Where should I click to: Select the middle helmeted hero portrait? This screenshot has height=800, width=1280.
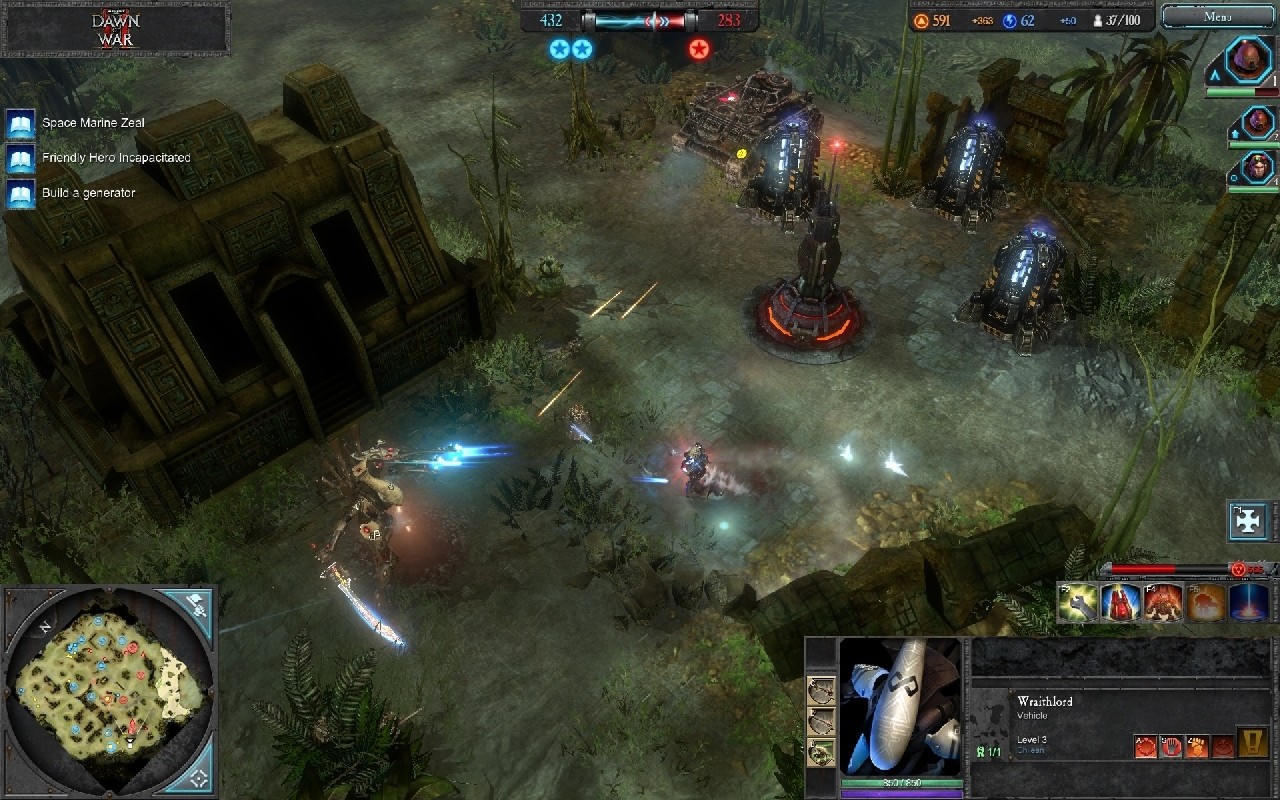1257,123
